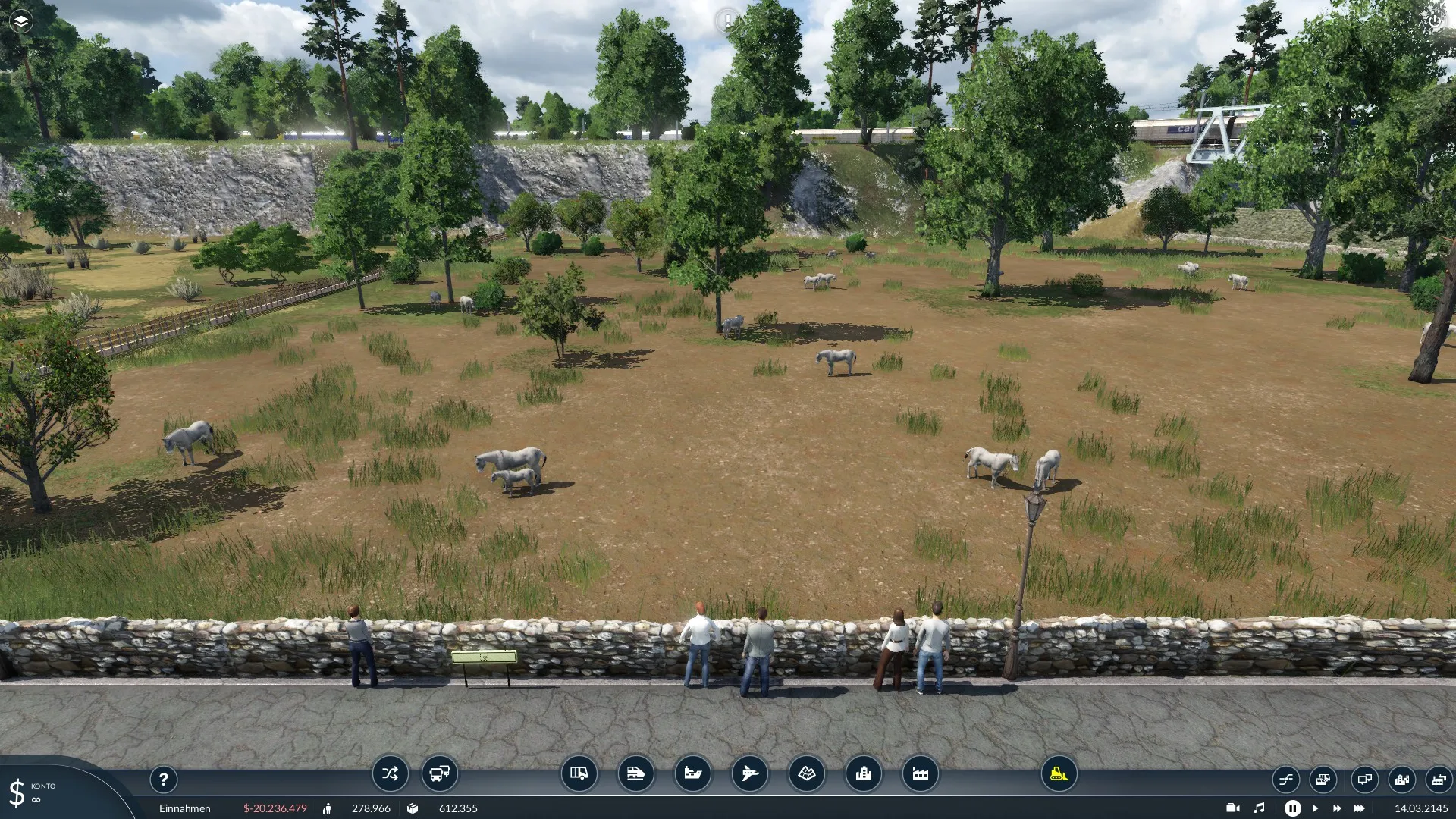The height and width of the screenshot is (819, 1456).
Task: Open the power/game menu button
Action: click(x=1435, y=21)
